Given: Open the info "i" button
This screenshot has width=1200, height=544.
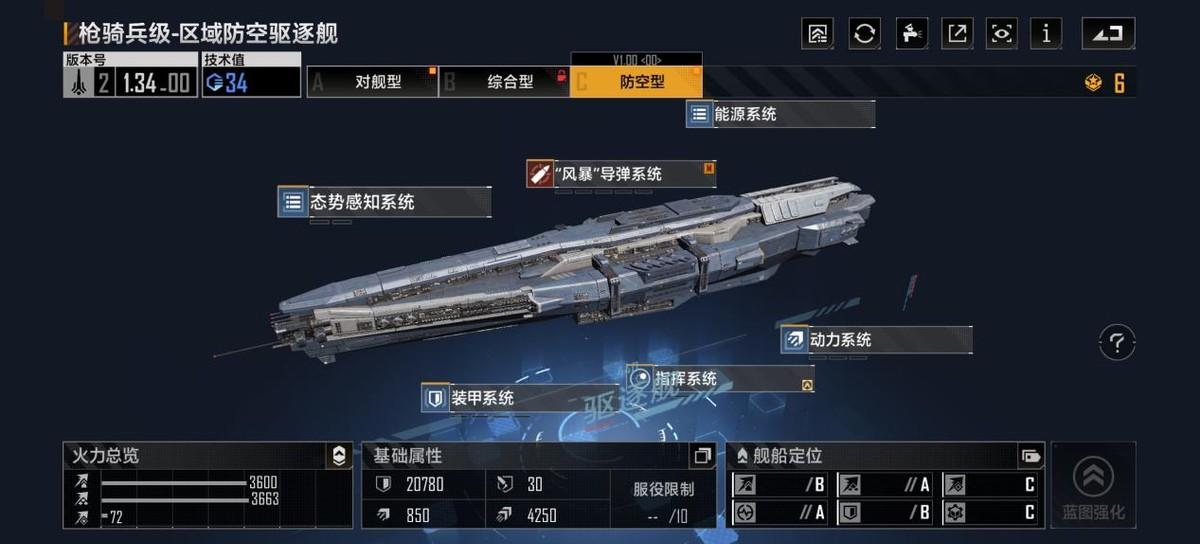Looking at the screenshot, I should tap(1046, 33).
